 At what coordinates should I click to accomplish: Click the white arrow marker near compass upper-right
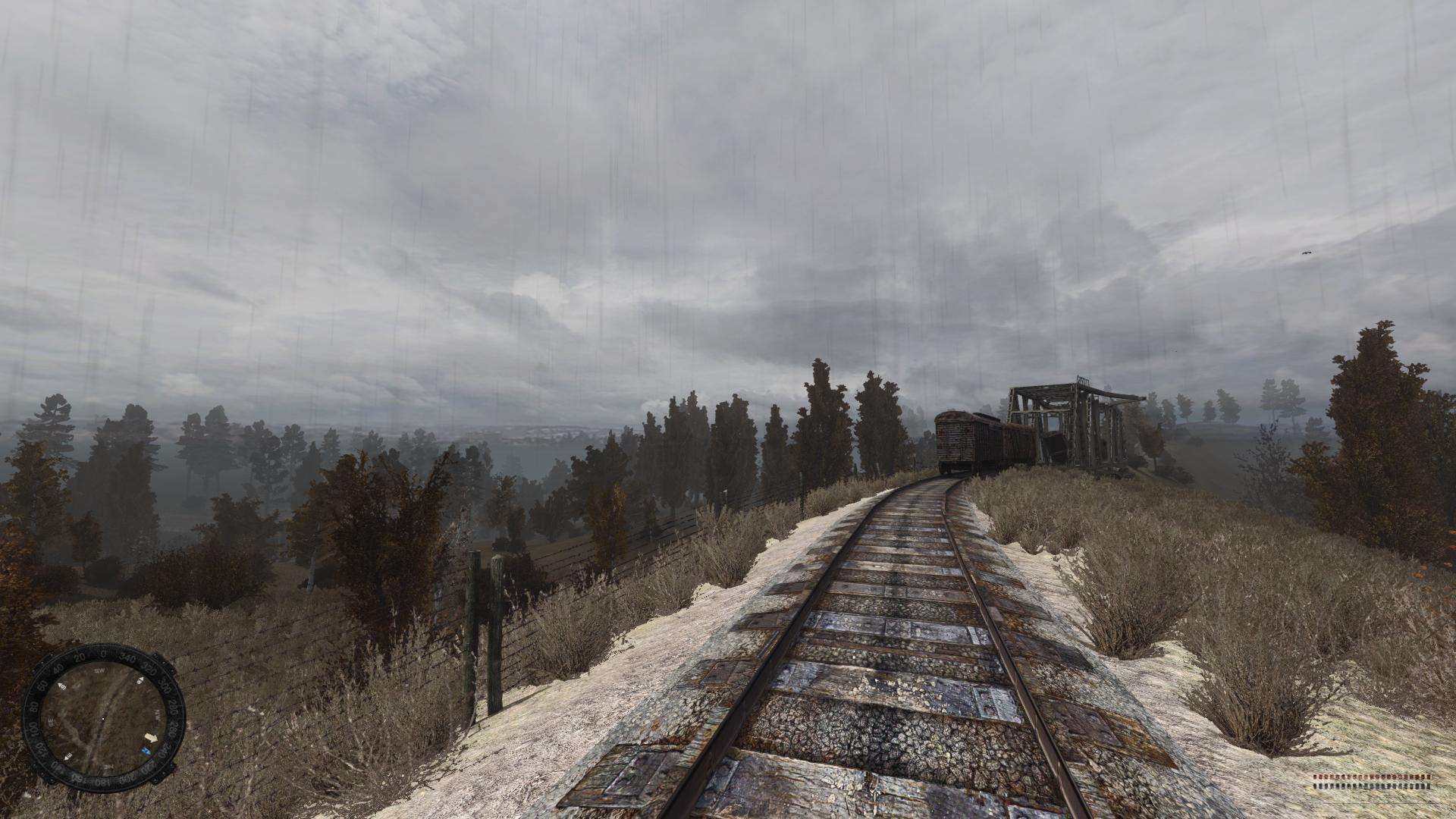point(141,680)
